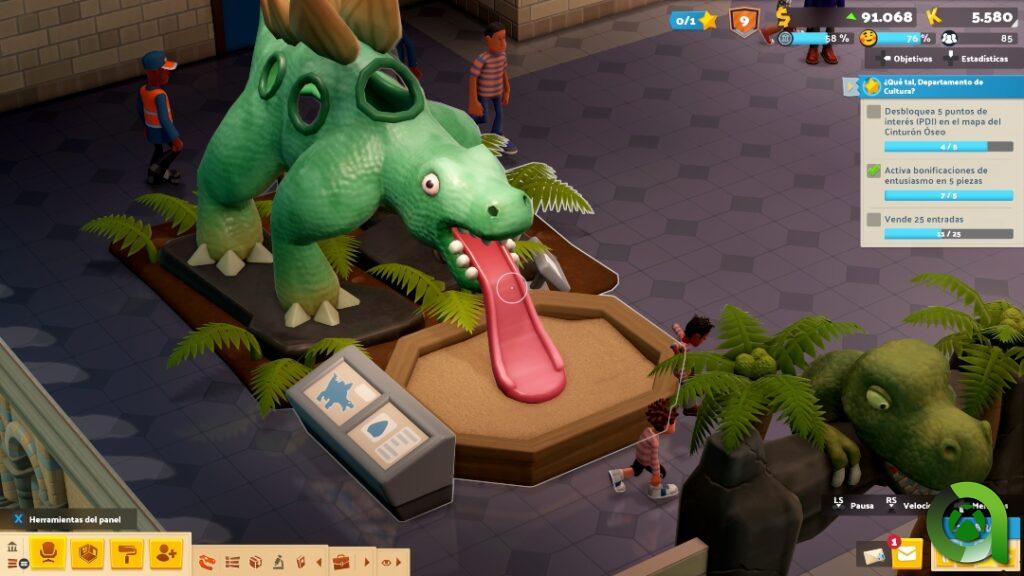
Task: Toggle the eye visibility options
Action: coord(386,562)
